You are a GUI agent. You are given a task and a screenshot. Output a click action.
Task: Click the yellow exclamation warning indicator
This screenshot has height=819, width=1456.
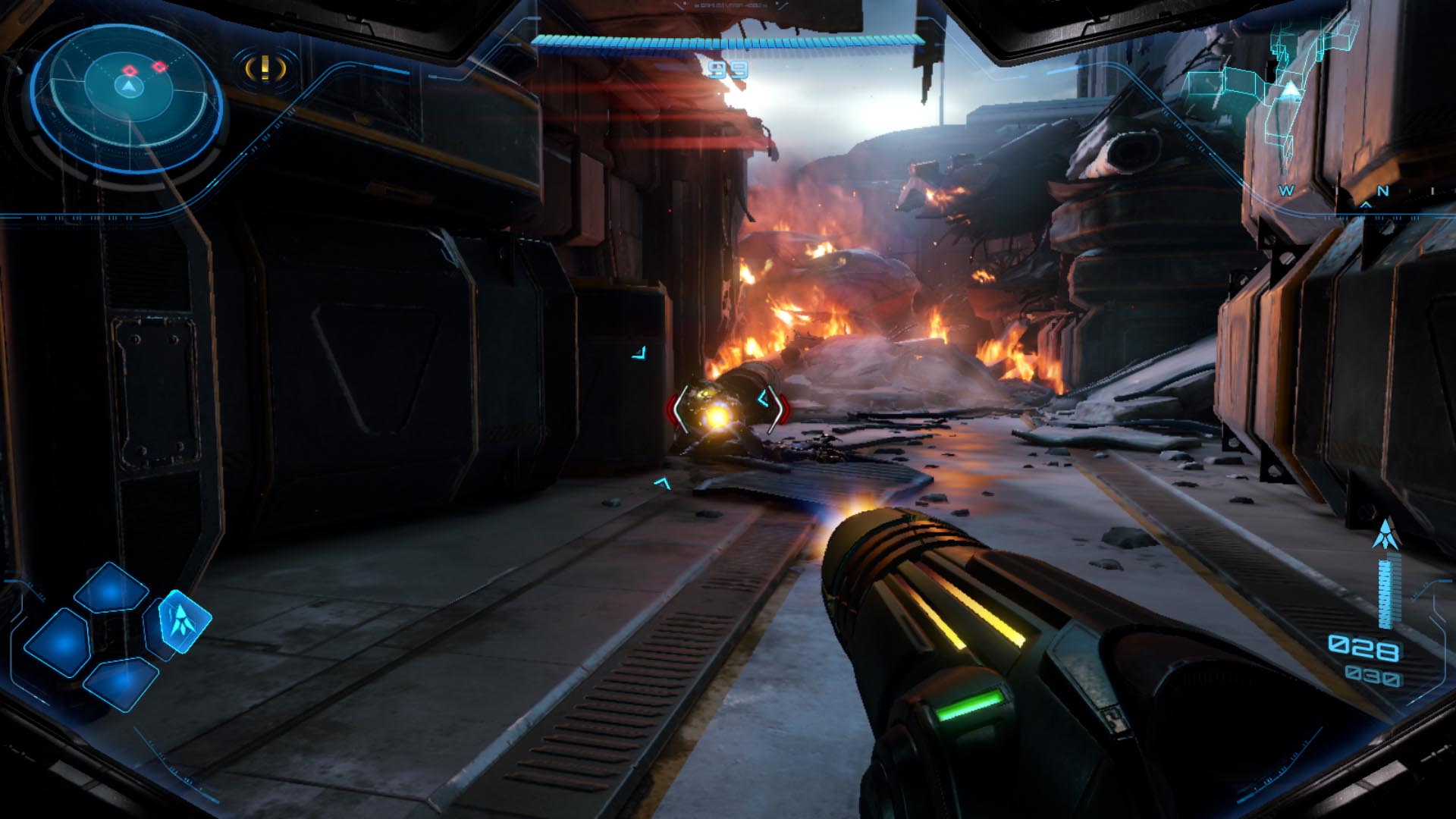[x=265, y=69]
